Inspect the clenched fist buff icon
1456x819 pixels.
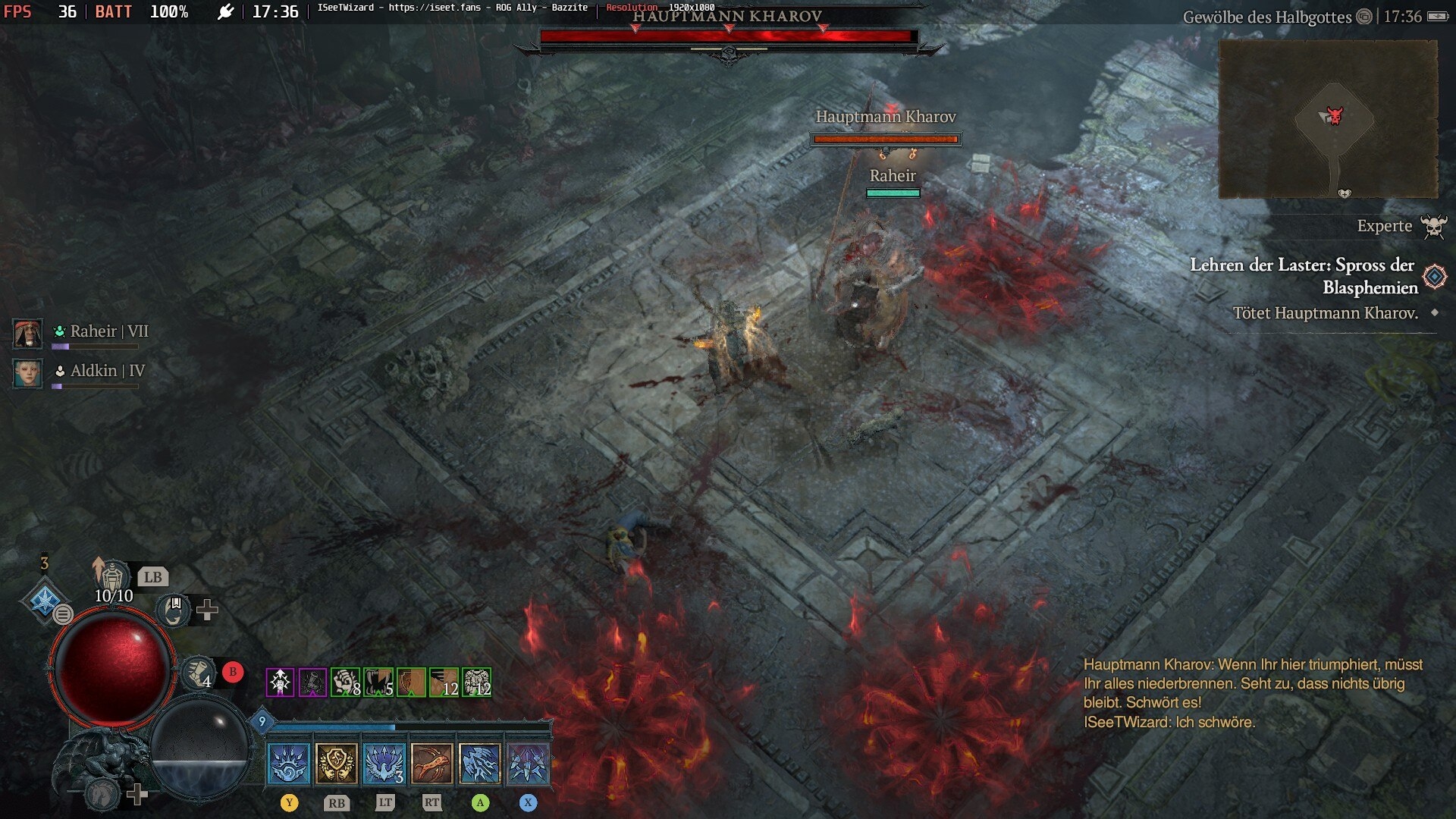pos(345,682)
